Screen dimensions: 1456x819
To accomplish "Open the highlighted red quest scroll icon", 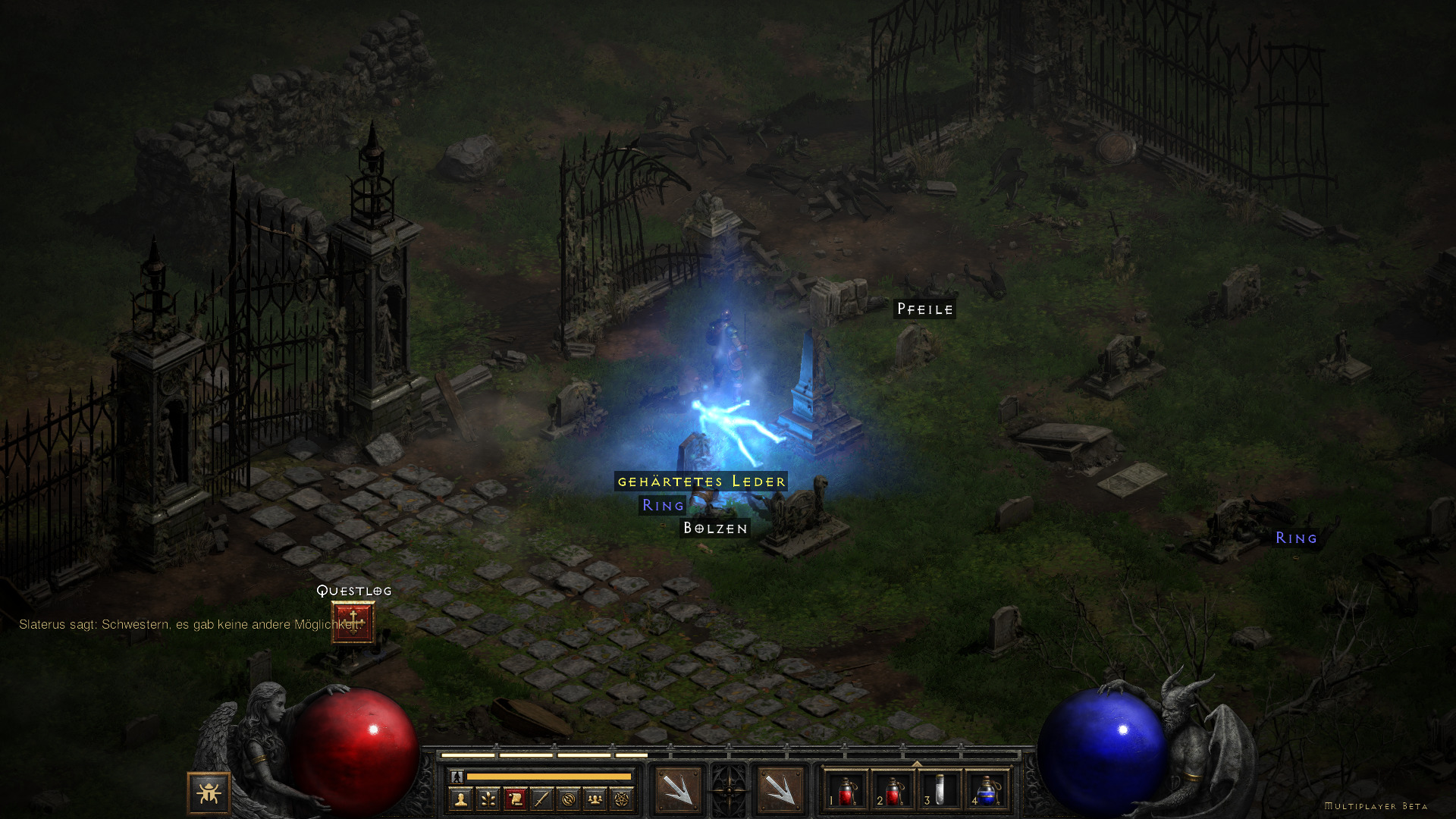I will tap(515, 799).
